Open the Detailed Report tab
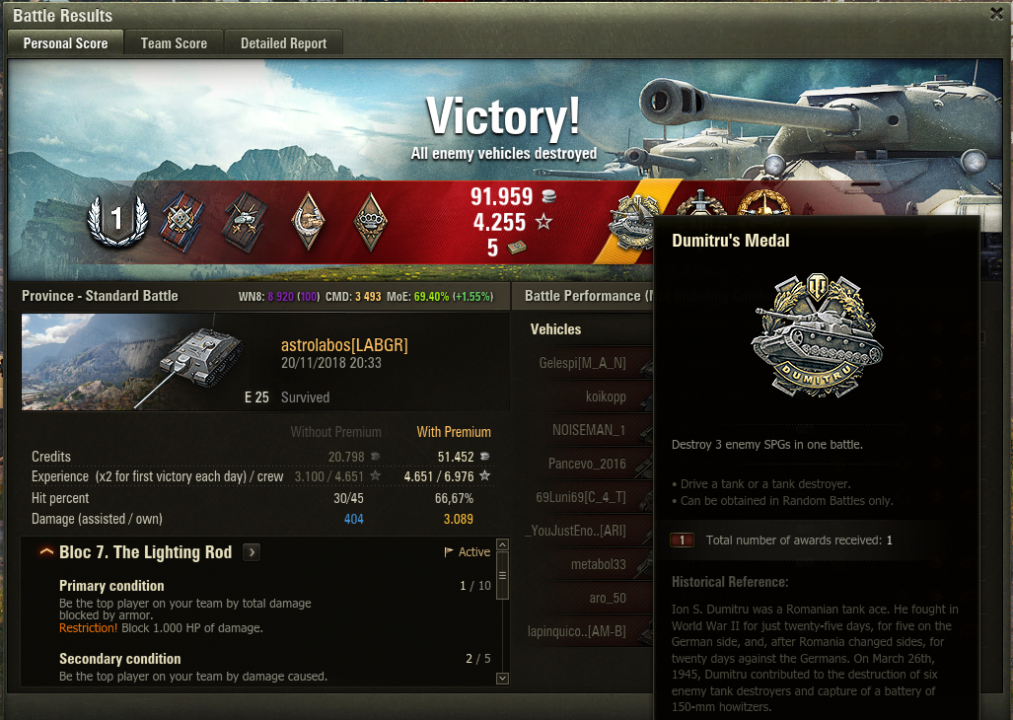The width and height of the screenshot is (1013, 720). coord(284,43)
